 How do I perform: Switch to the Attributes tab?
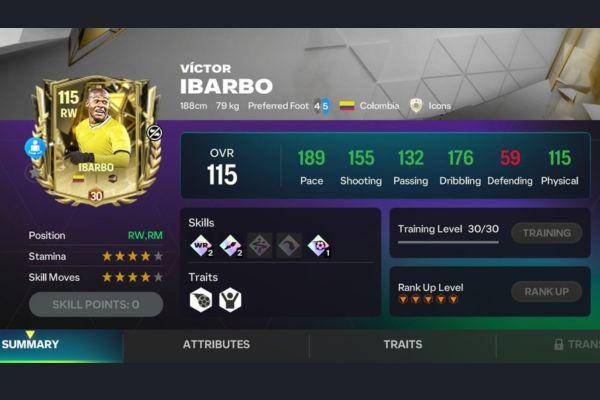(x=216, y=344)
